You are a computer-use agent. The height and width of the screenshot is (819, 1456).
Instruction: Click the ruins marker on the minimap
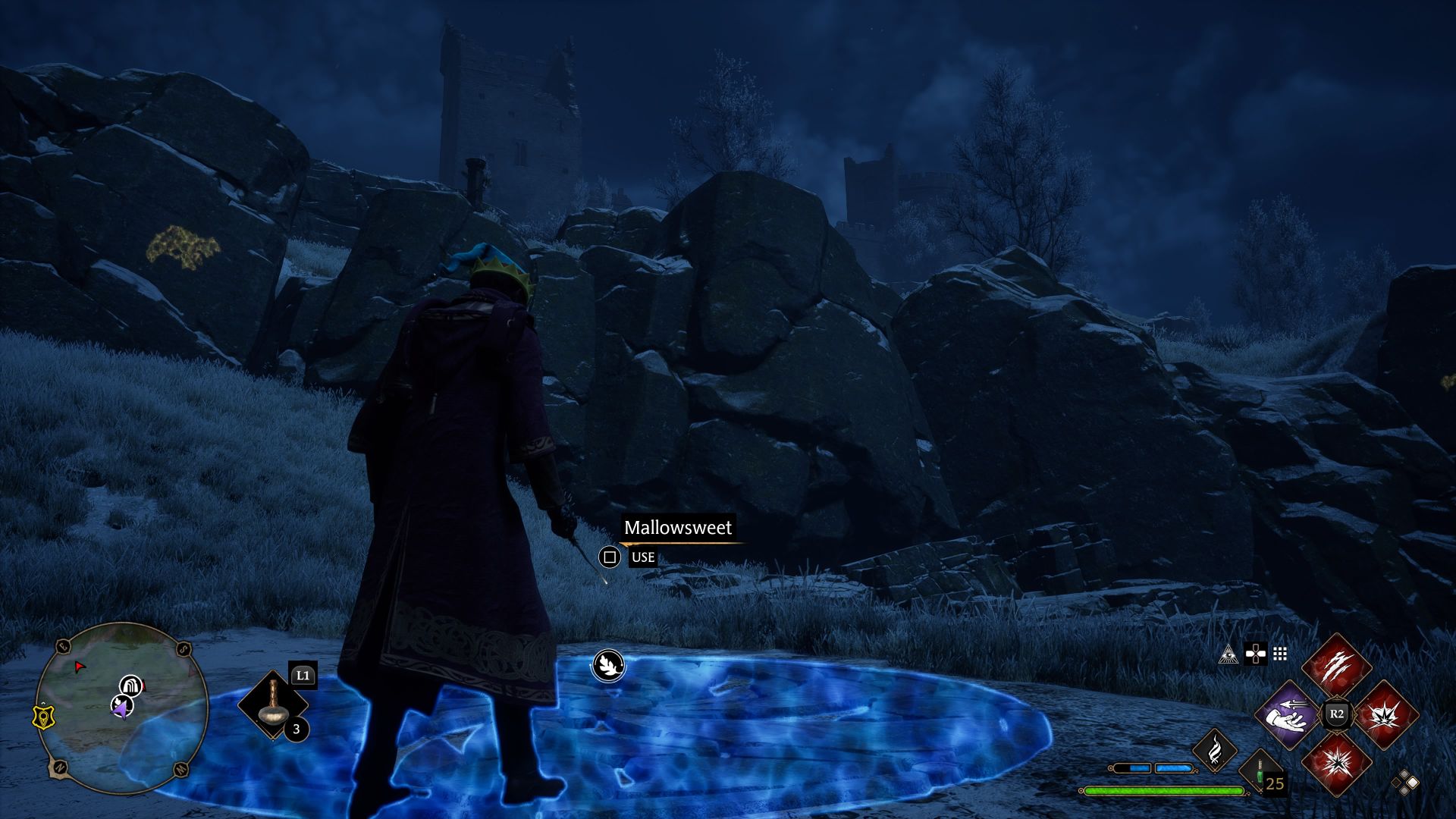point(130,686)
